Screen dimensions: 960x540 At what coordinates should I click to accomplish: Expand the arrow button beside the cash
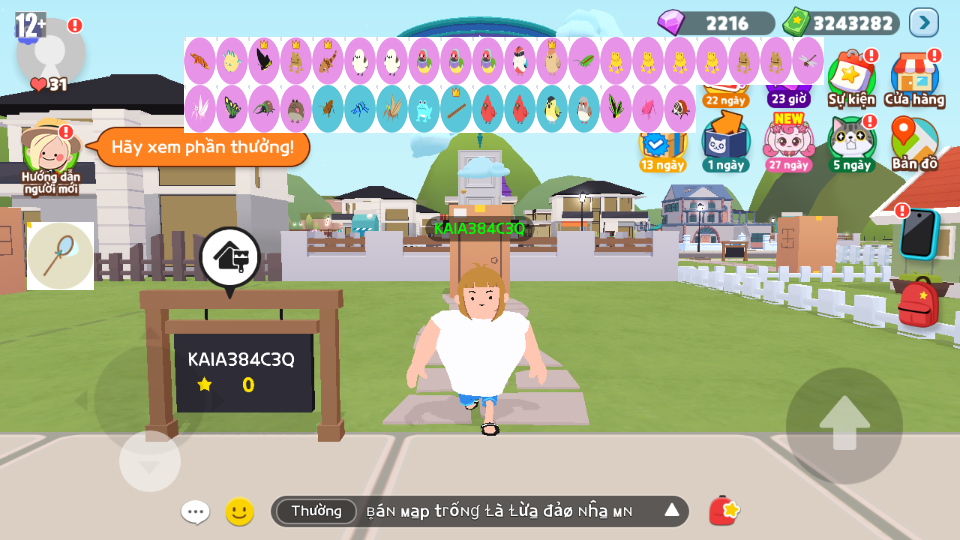923,22
